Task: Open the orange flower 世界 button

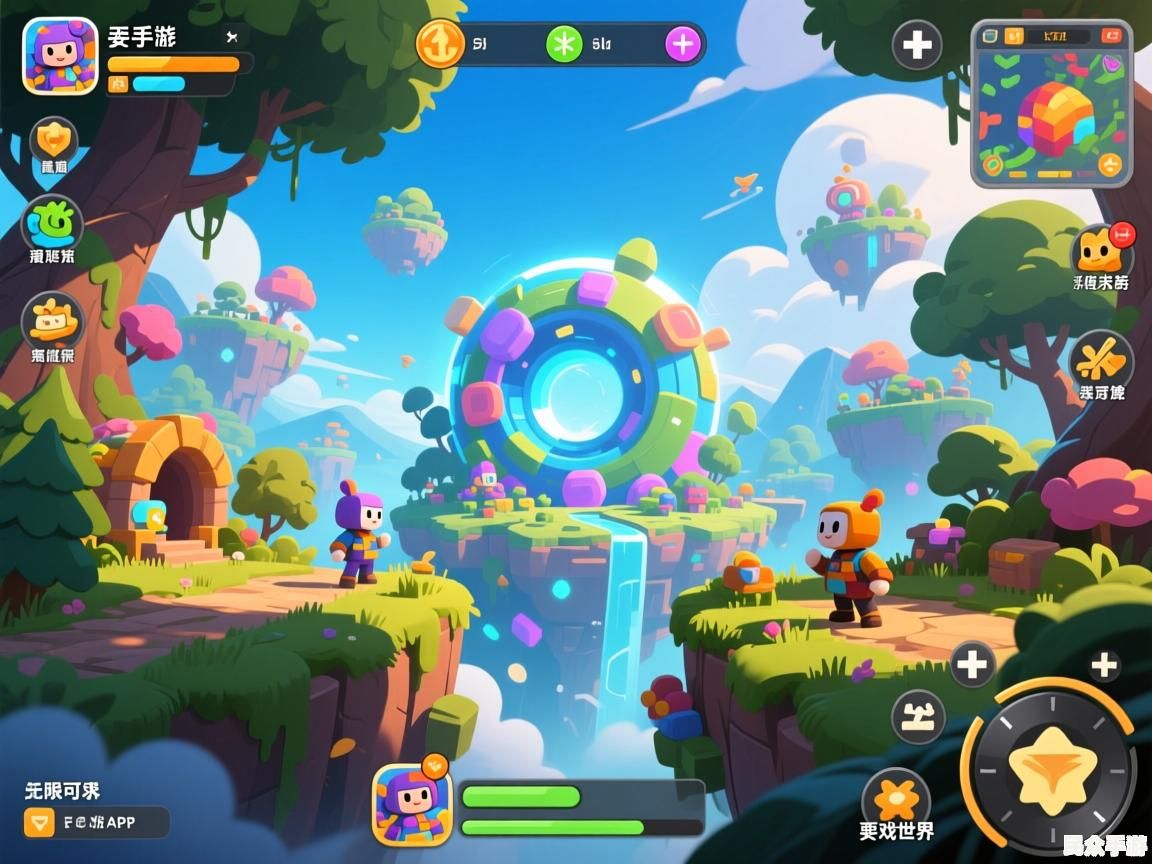Action: (x=896, y=801)
